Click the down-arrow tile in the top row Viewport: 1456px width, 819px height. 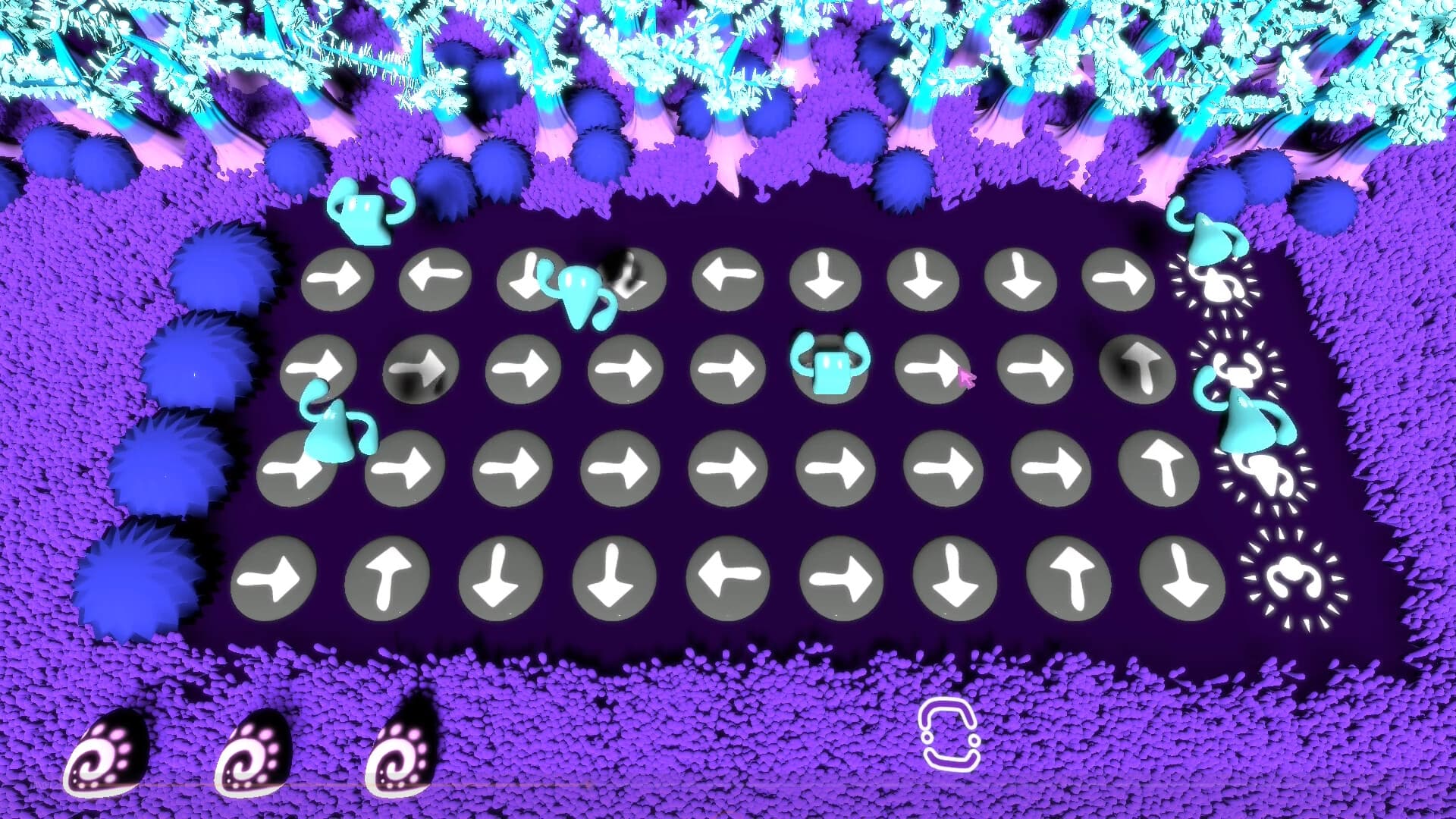[827, 277]
